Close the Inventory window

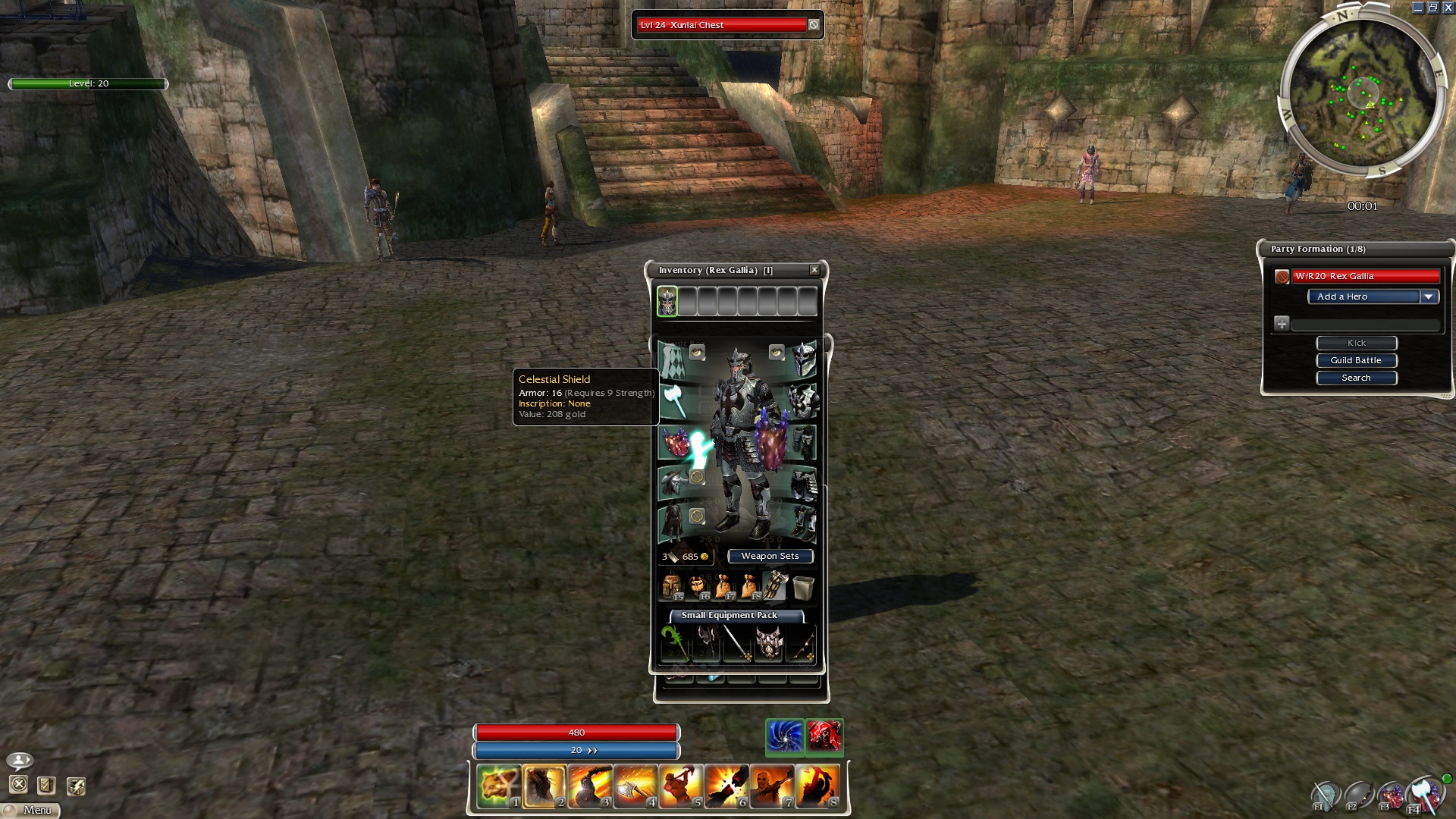[814, 270]
